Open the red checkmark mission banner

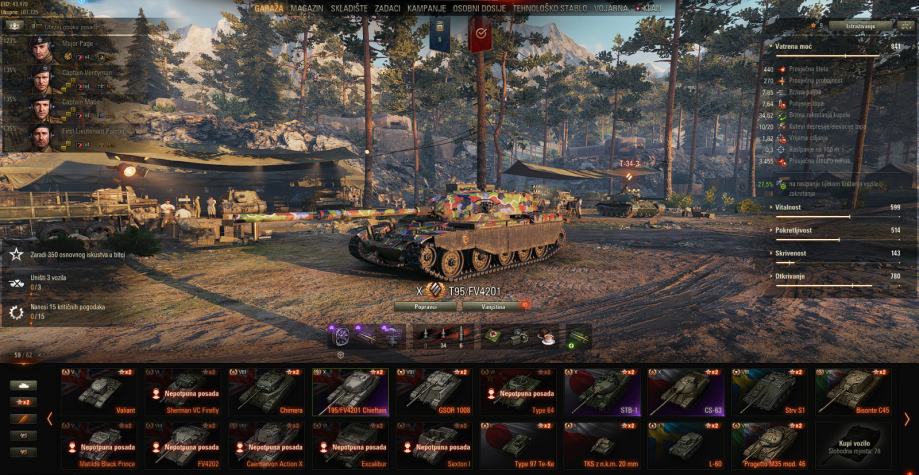[480, 34]
